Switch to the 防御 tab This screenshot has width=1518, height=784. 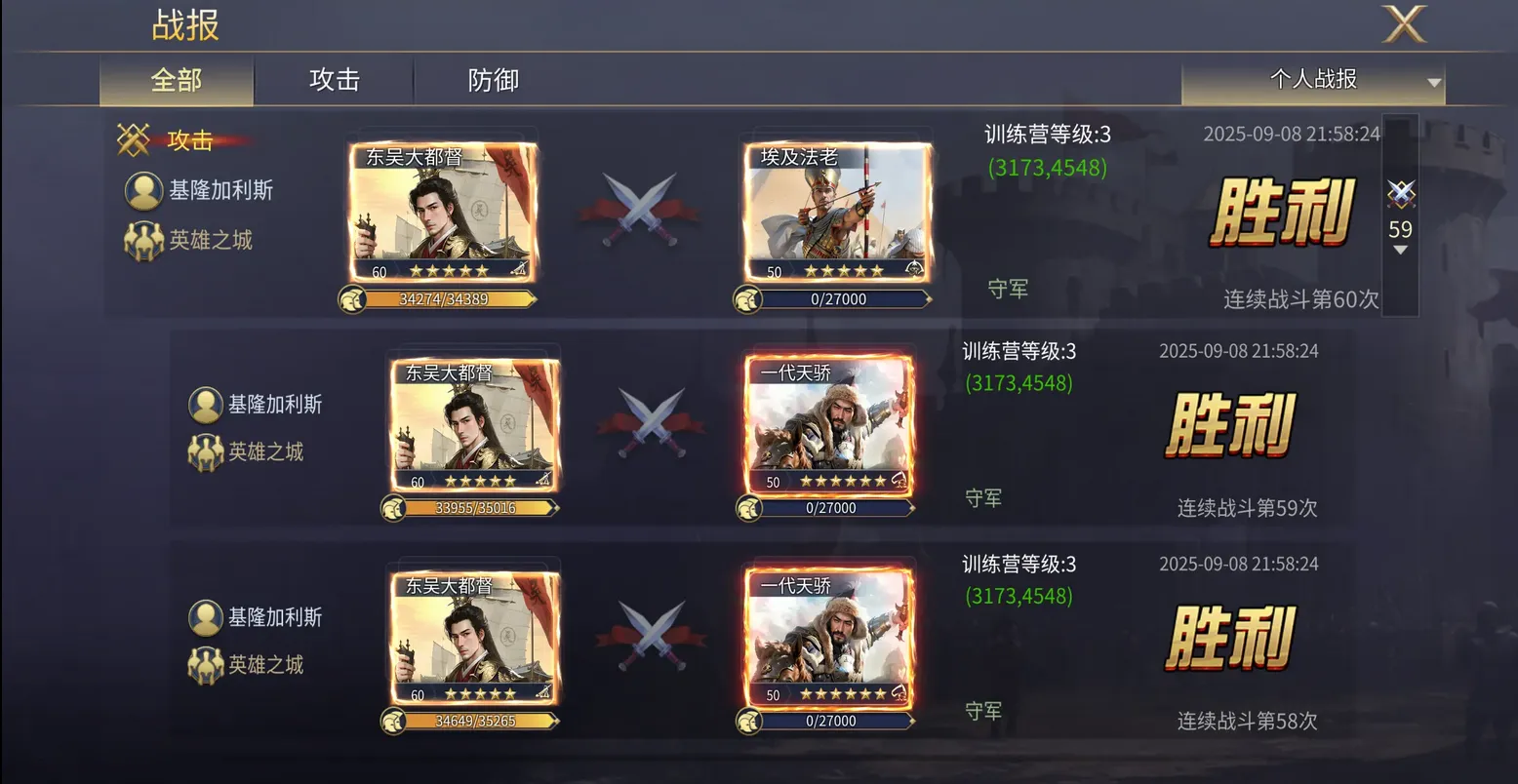[492, 80]
